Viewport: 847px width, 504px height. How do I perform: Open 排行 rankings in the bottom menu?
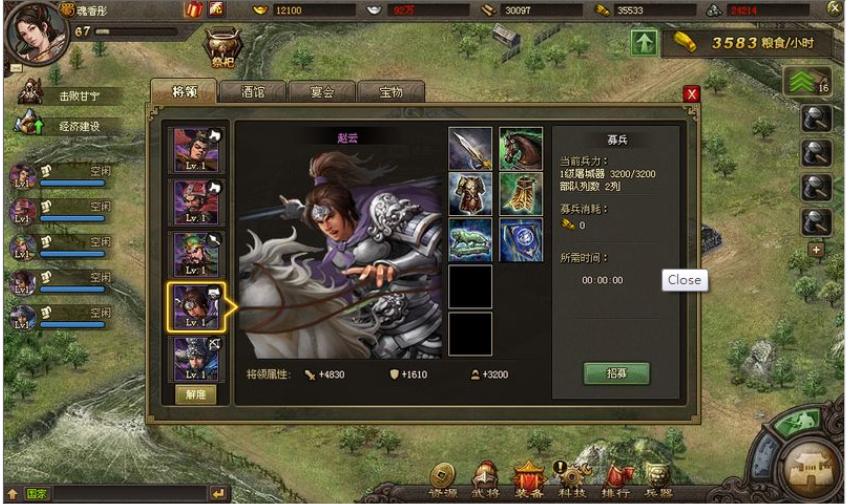tap(616, 480)
